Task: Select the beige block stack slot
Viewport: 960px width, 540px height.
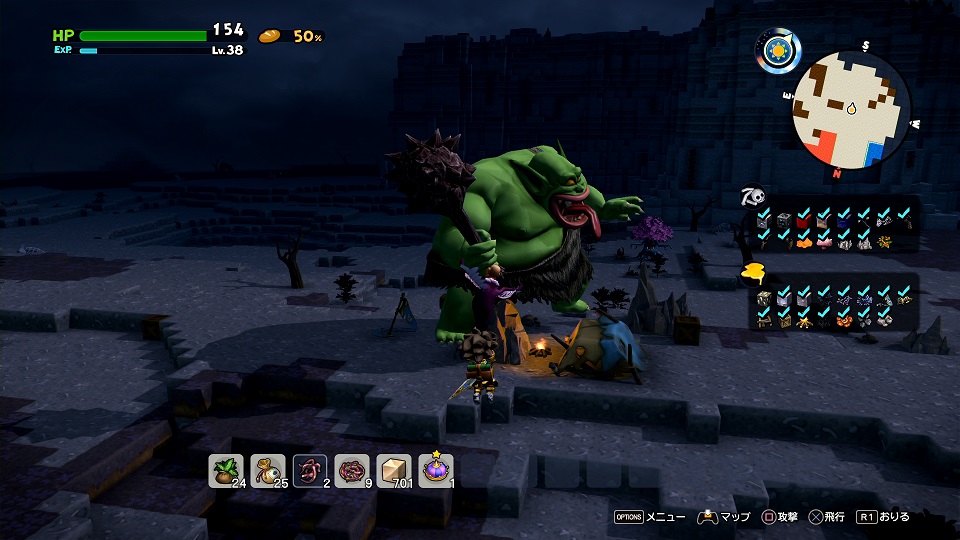Action: (x=394, y=470)
